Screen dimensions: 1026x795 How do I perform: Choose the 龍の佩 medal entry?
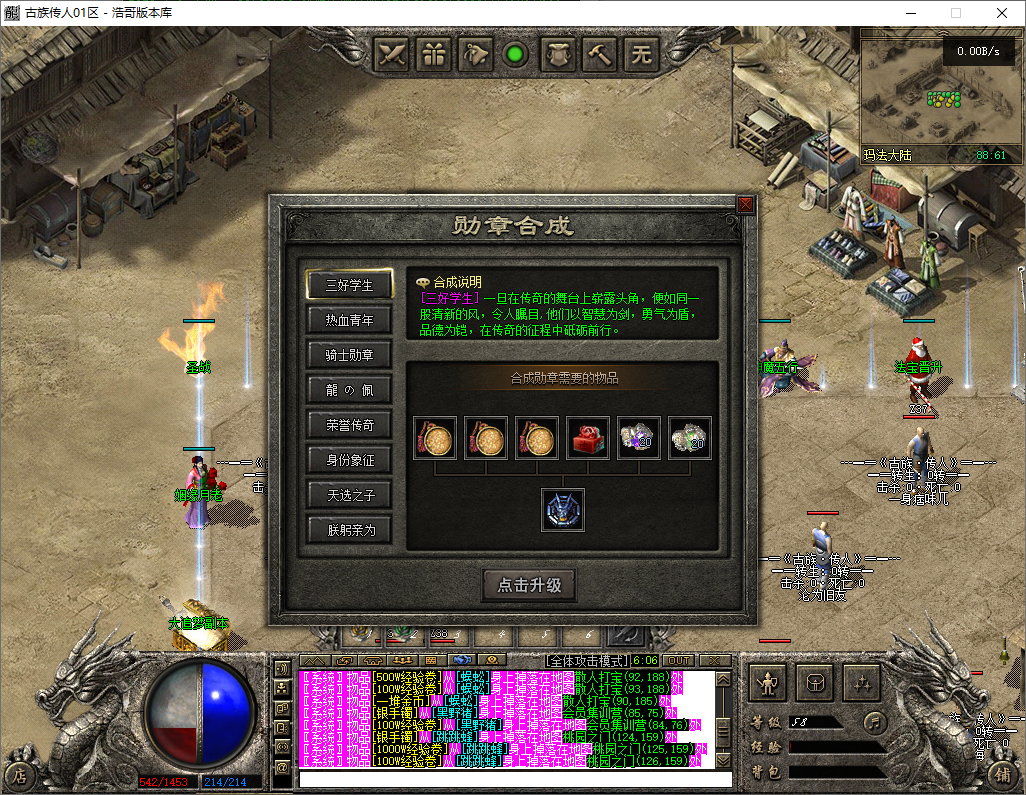click(349, 390)
